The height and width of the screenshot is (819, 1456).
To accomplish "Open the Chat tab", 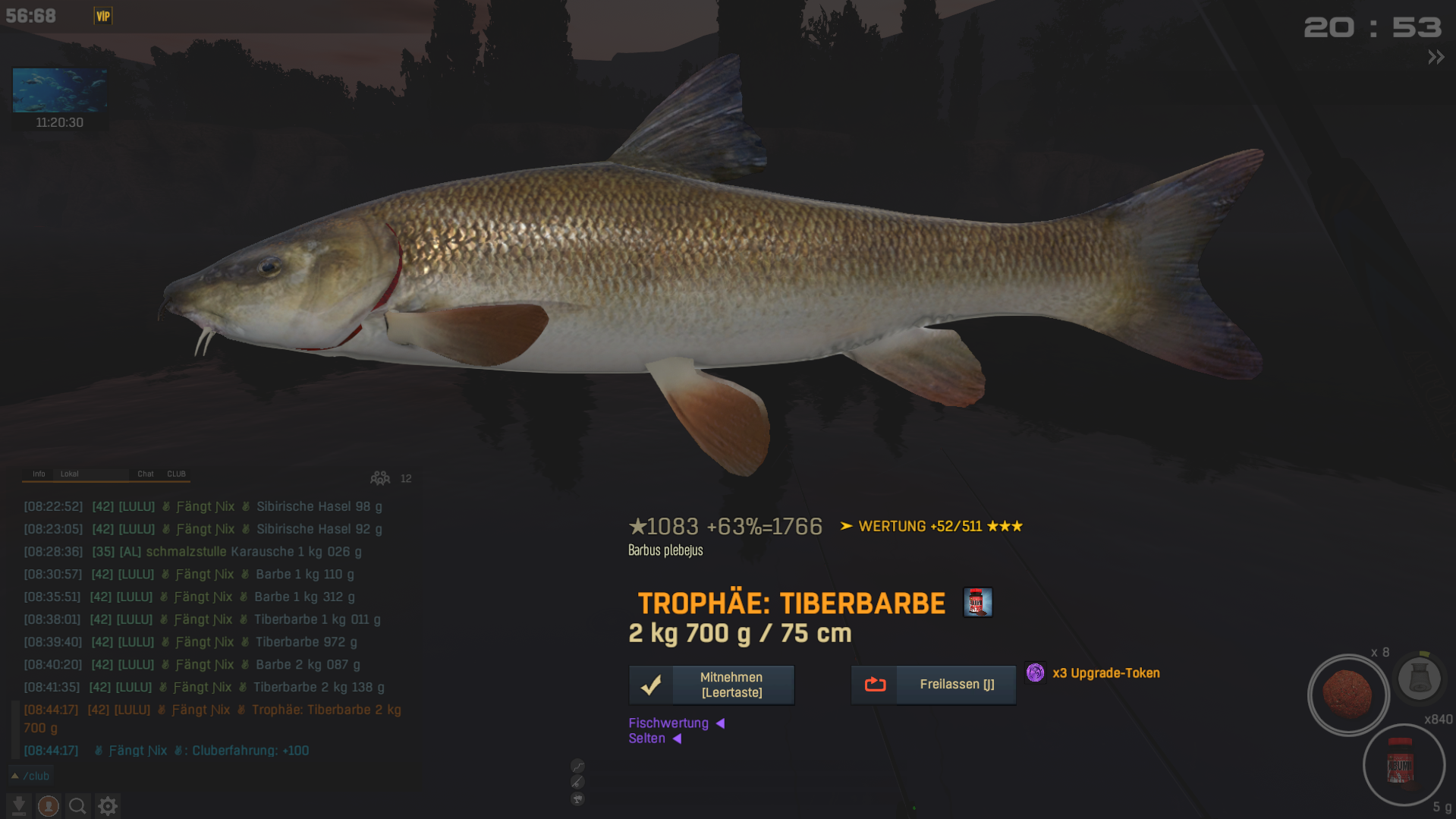I will [x=146, y=474].
